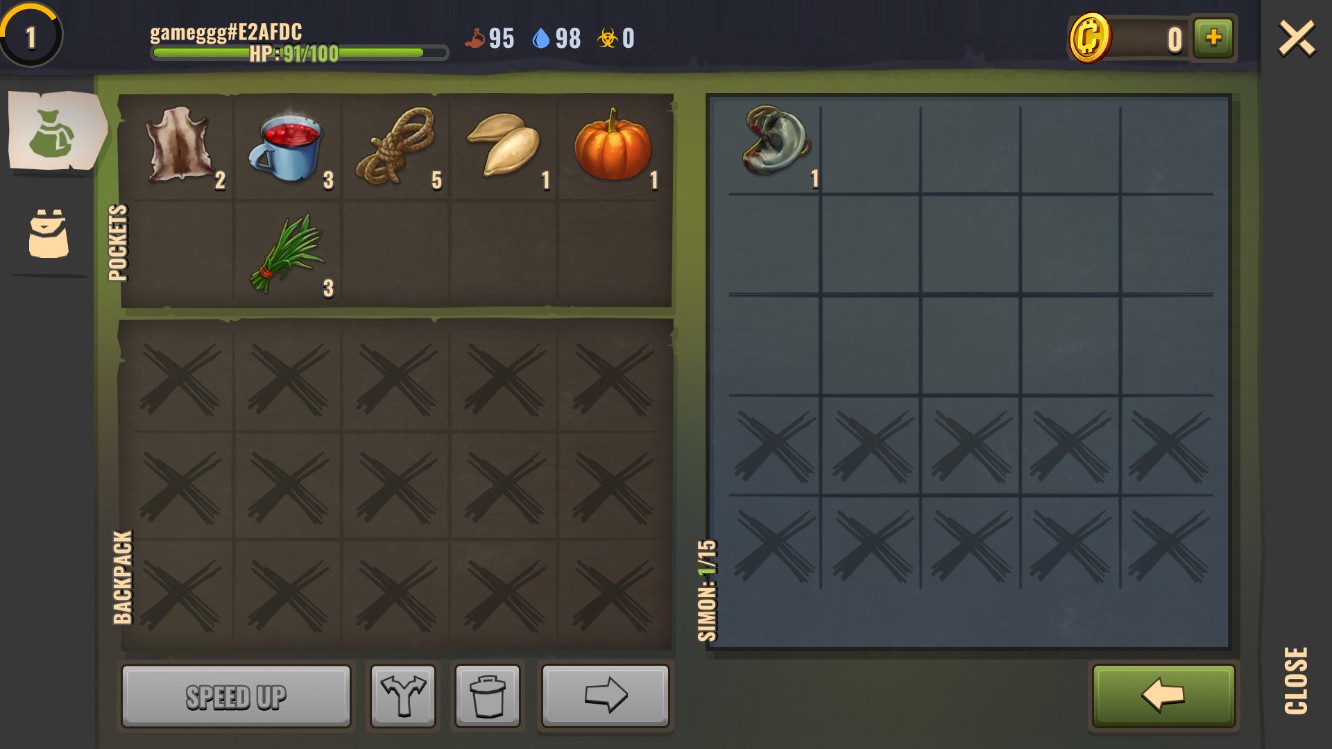Take all with the green left arrow
Image resolution: width=1332 pixels, height=749 pixels.
1164,696
